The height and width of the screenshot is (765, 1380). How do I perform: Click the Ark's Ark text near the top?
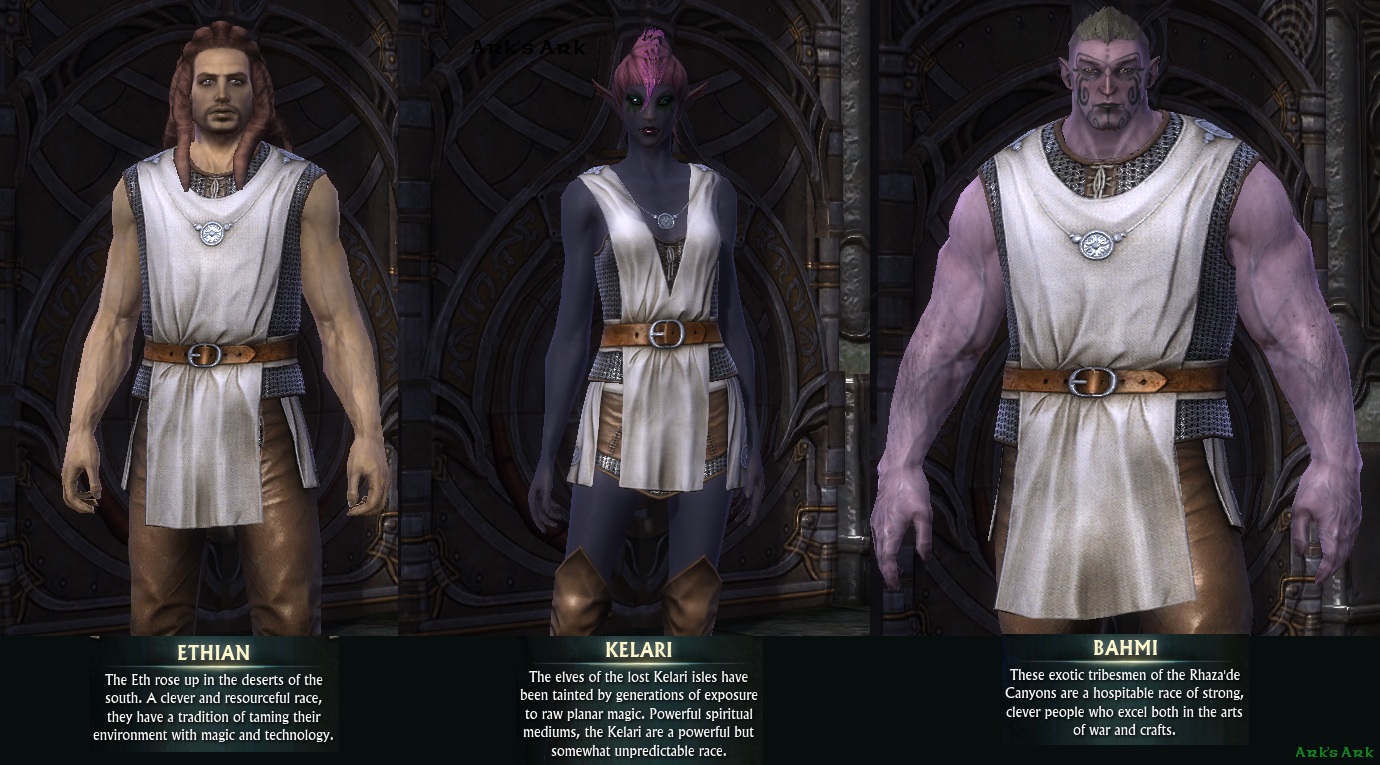click(528, 45)
